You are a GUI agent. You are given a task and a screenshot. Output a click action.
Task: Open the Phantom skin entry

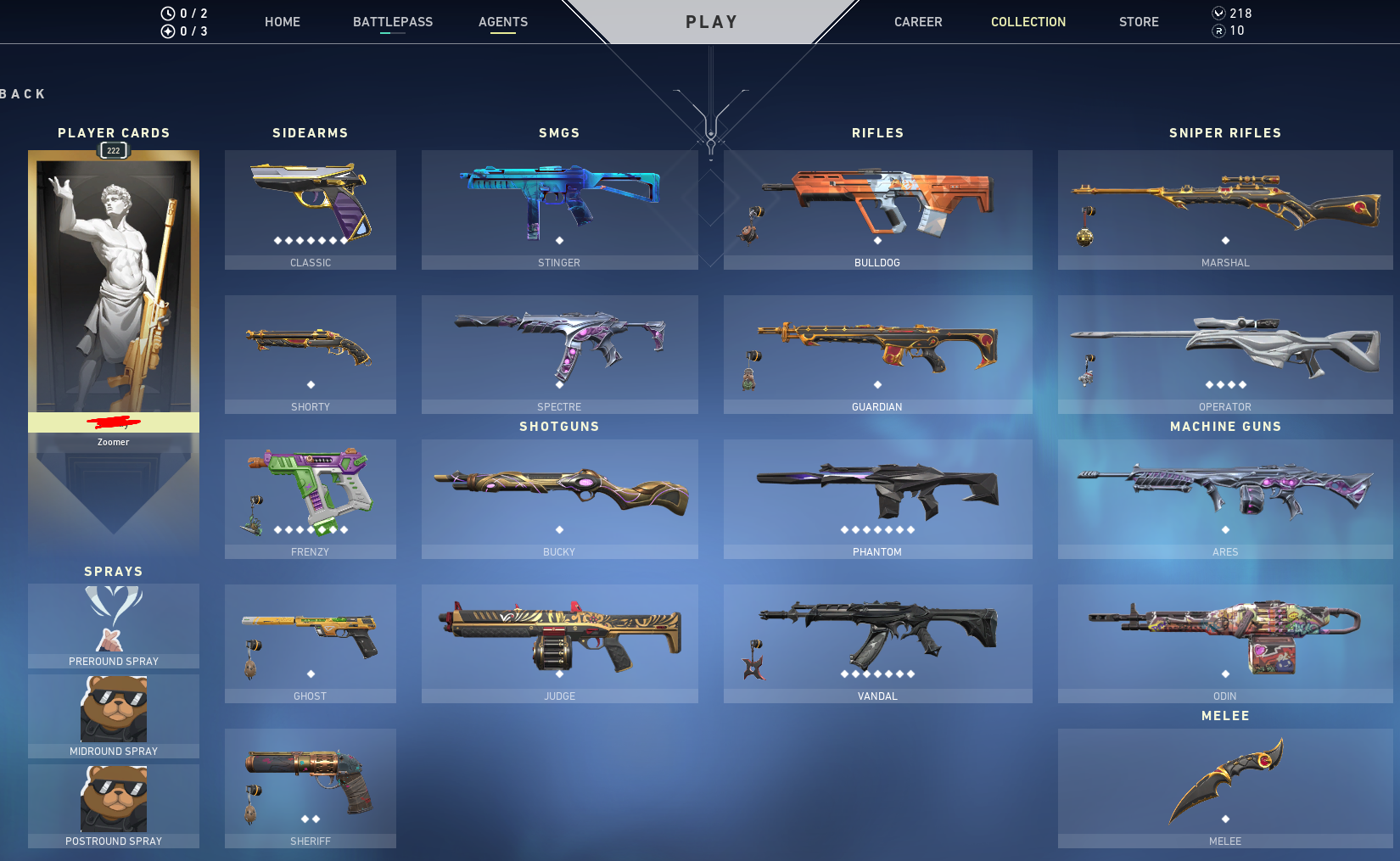click(x=877, y=496)
